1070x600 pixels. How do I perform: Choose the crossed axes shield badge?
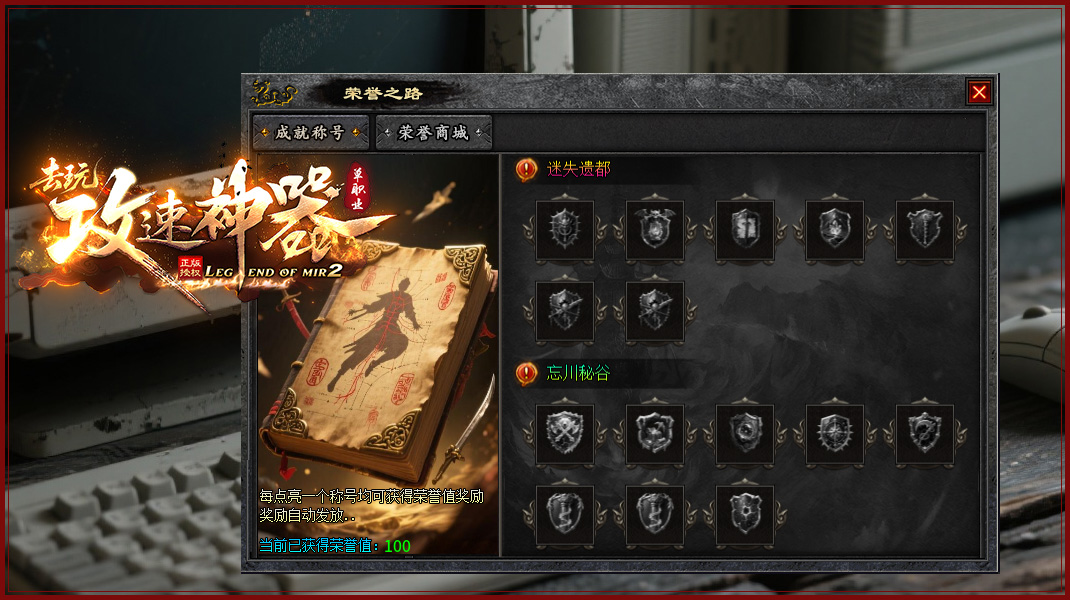pos(565,434)
